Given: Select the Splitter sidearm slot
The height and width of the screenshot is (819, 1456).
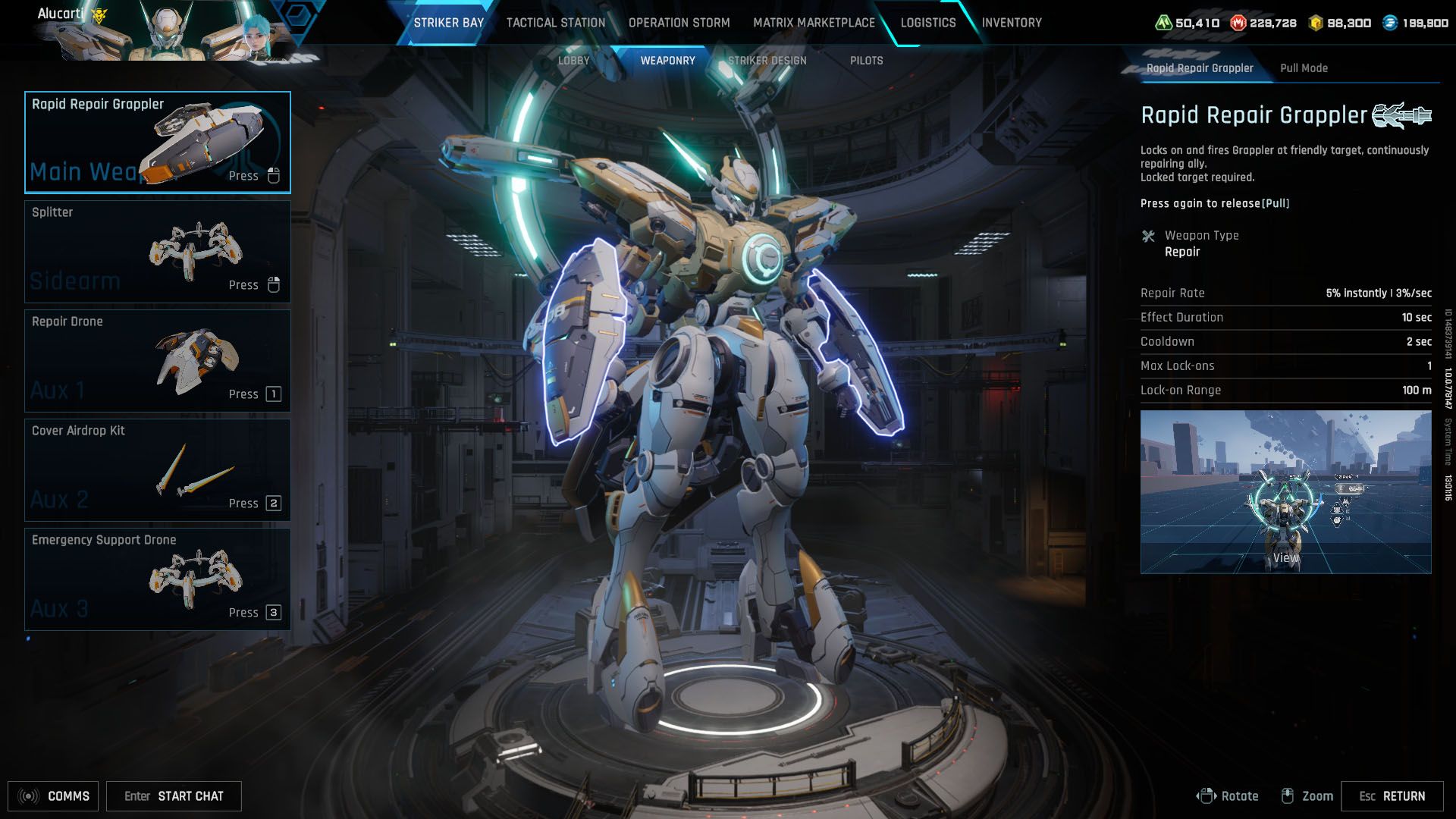Looking at the screenshot, I should point(157,251).
